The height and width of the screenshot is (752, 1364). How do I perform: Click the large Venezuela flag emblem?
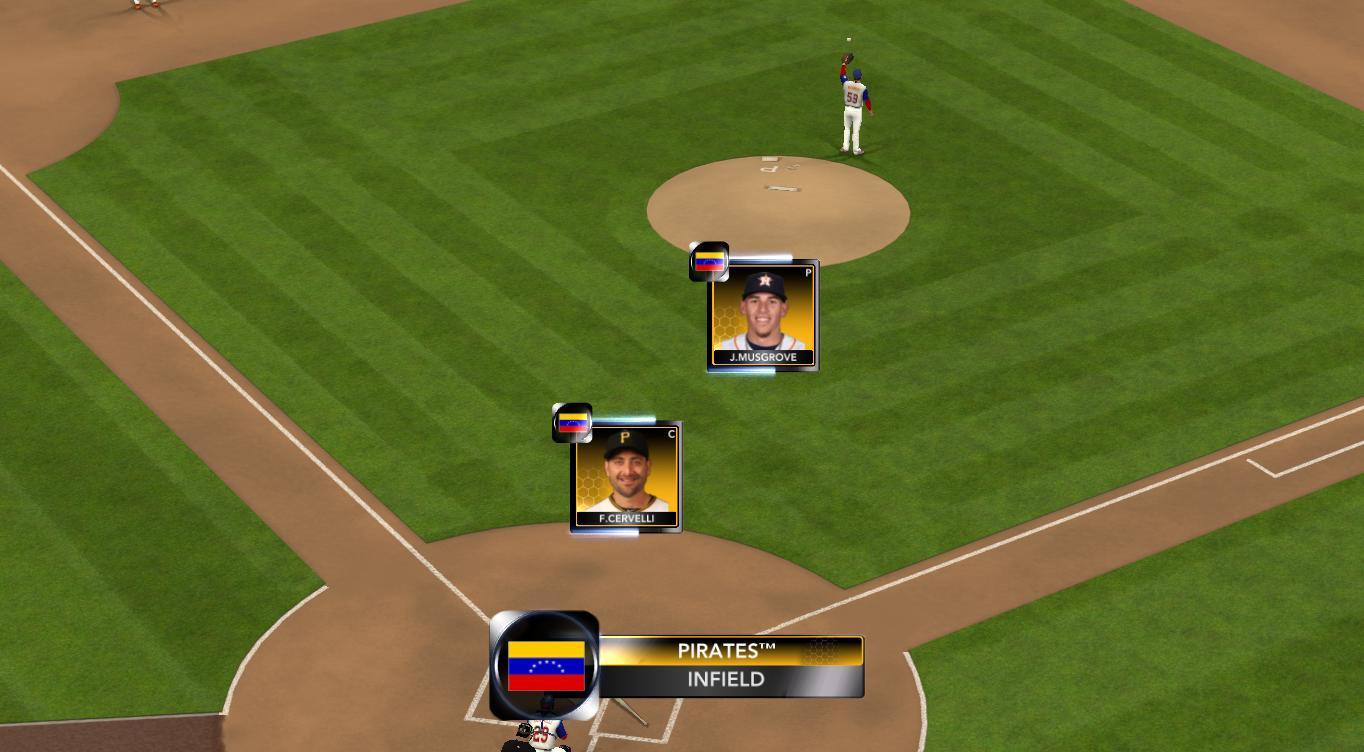[545, 666]
